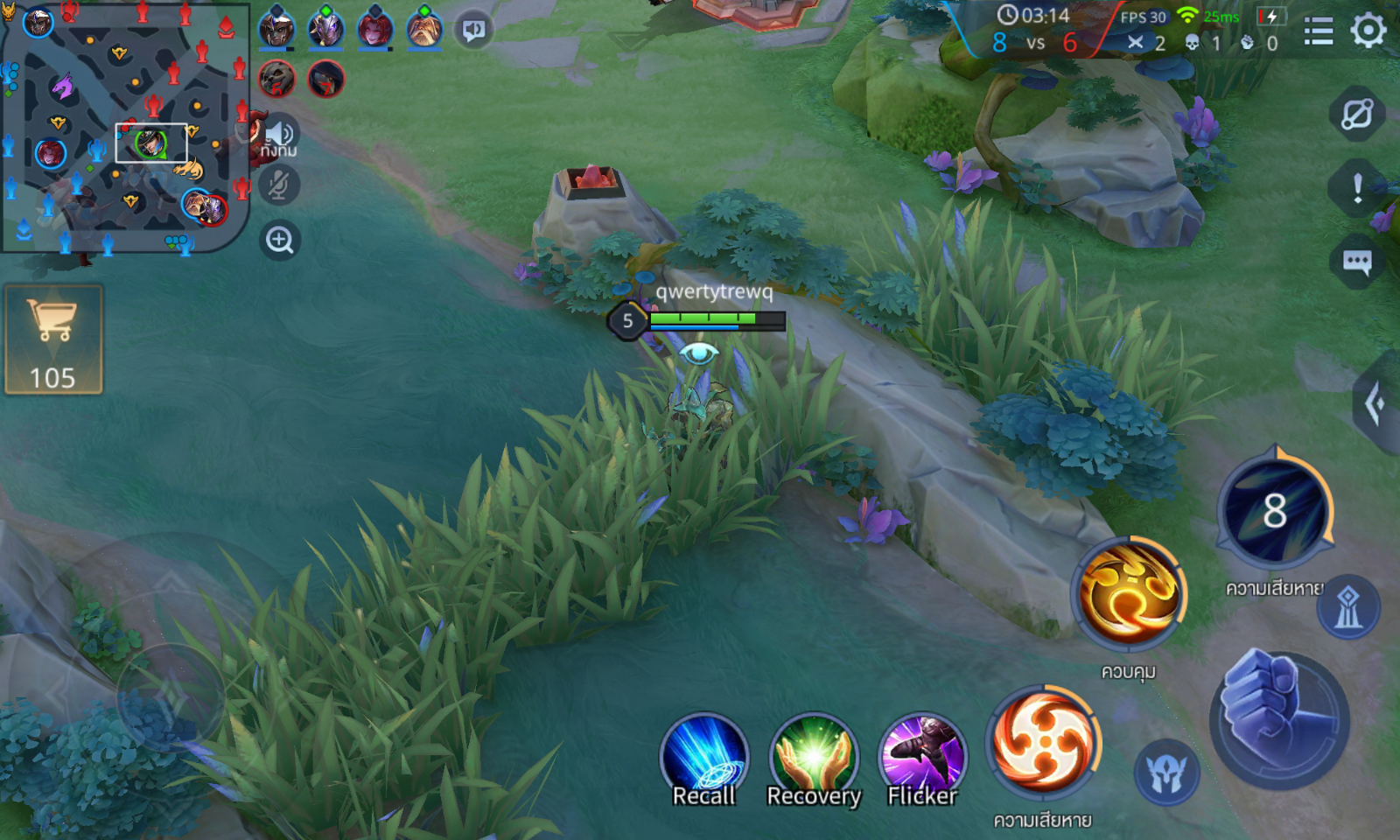Open the settings gear menu
Viewport: 1400px width, 840px height.
(x=1368, y=31)
